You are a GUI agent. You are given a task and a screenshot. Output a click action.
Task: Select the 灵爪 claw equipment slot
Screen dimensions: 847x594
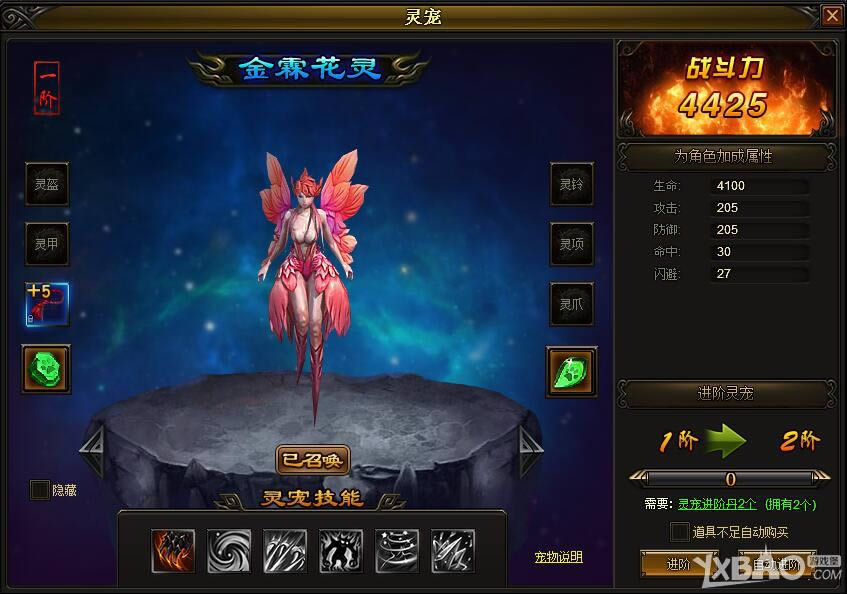coord(571,305)
